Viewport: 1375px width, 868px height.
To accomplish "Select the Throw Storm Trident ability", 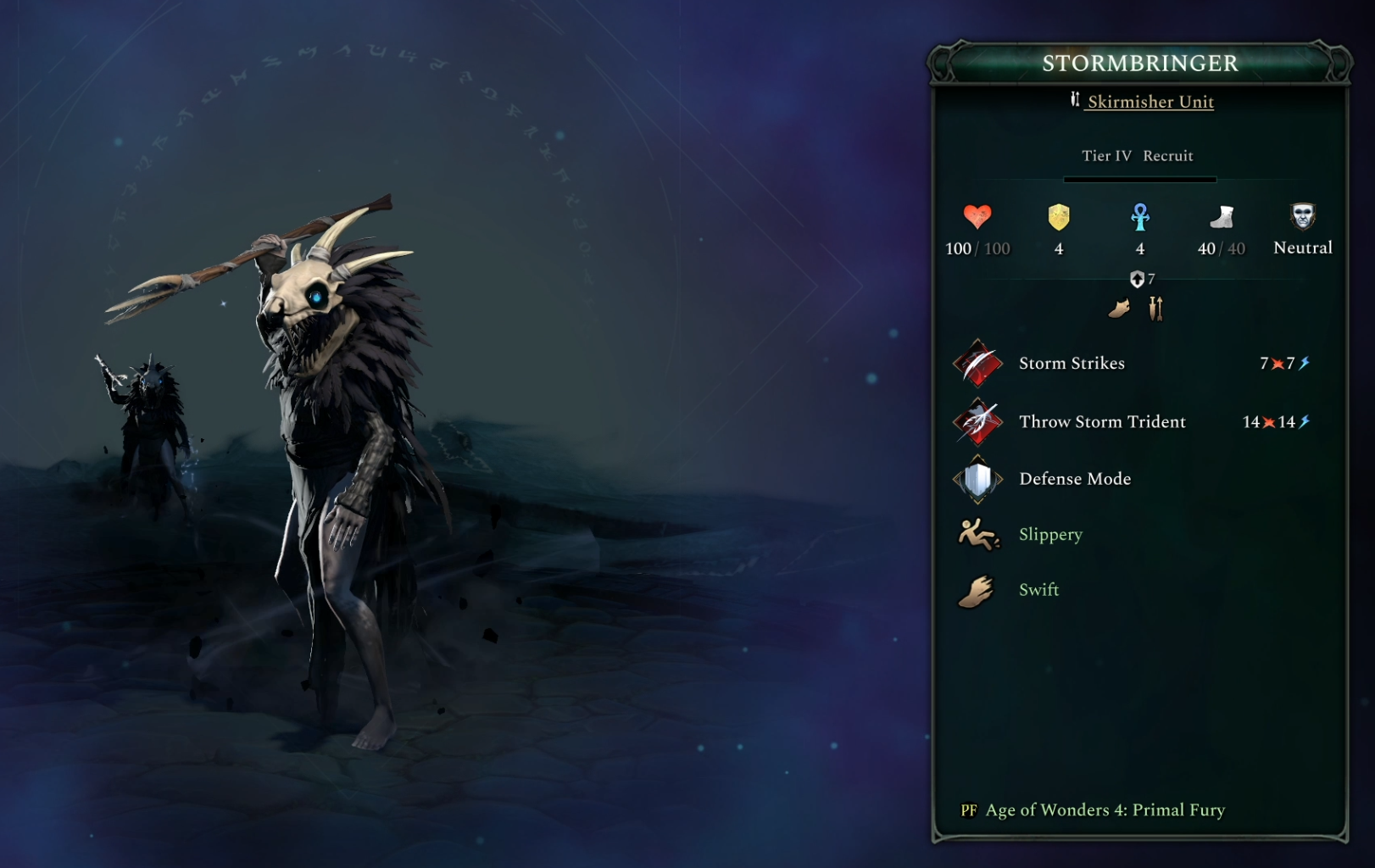I will point(1101,421).
